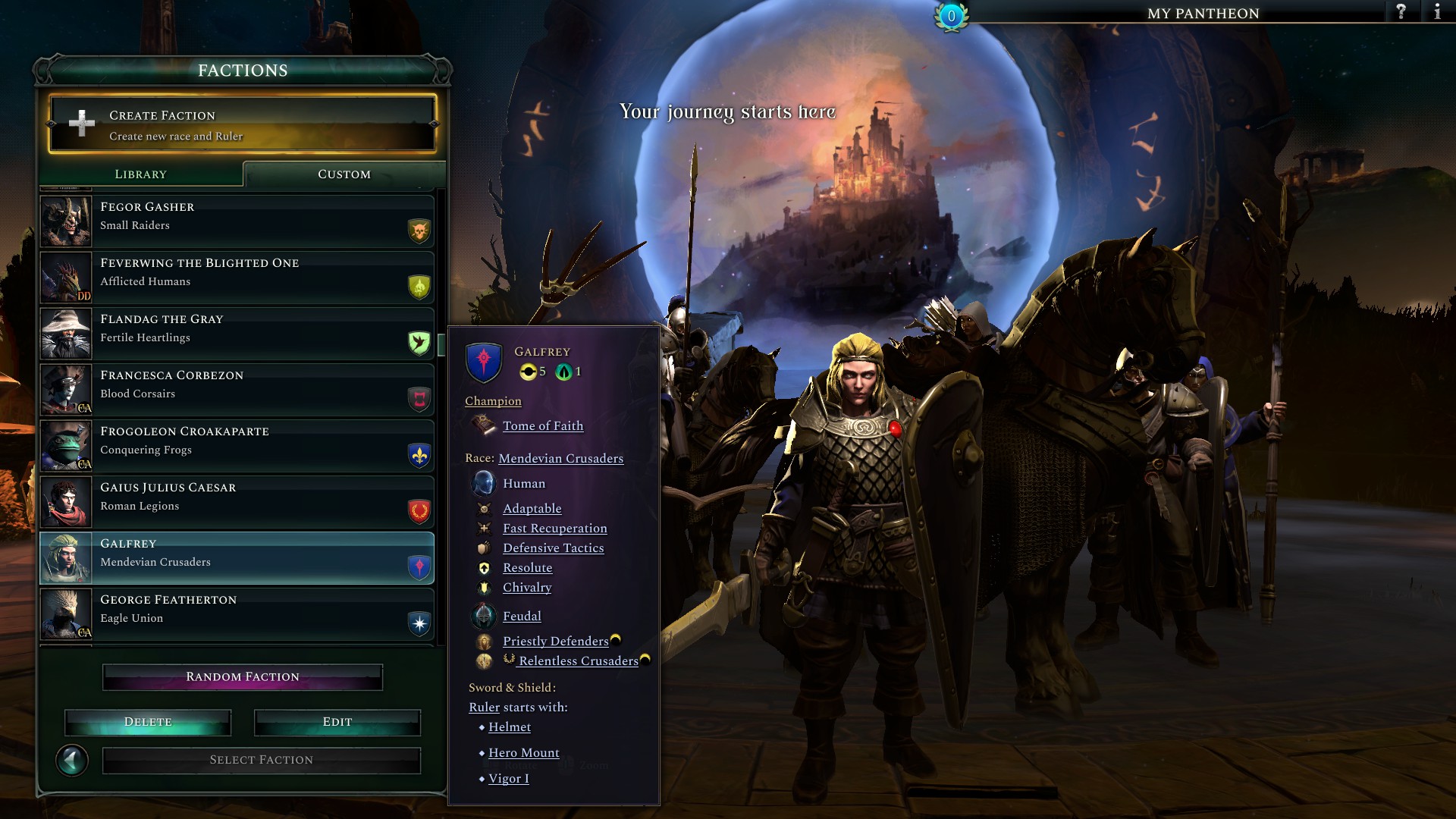Screen dimensions: 1456x819
Task: Click the Defensive Tactics shield icon
Action: [483, 548]
